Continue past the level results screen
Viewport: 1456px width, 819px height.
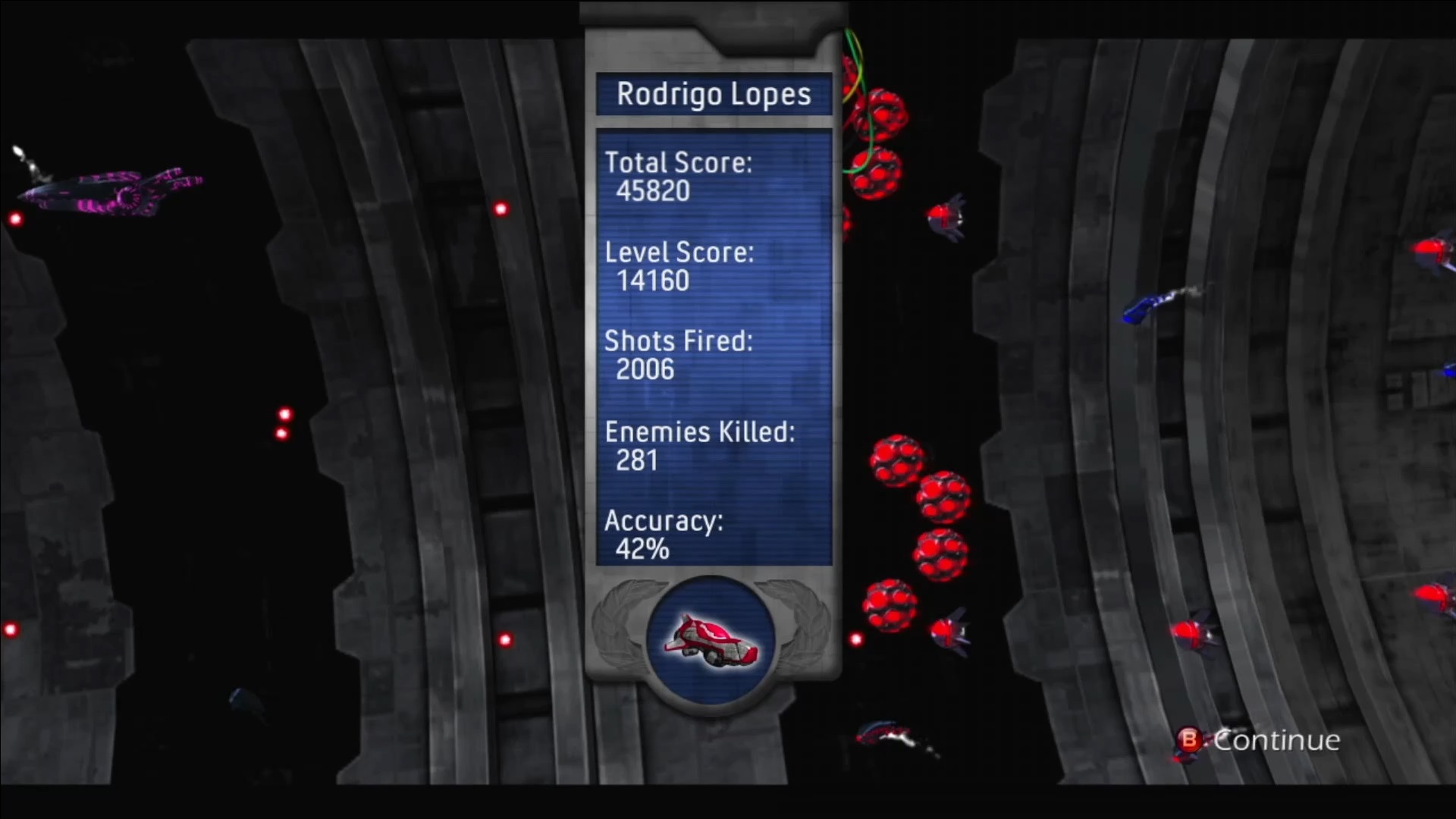click(1259, 740)
